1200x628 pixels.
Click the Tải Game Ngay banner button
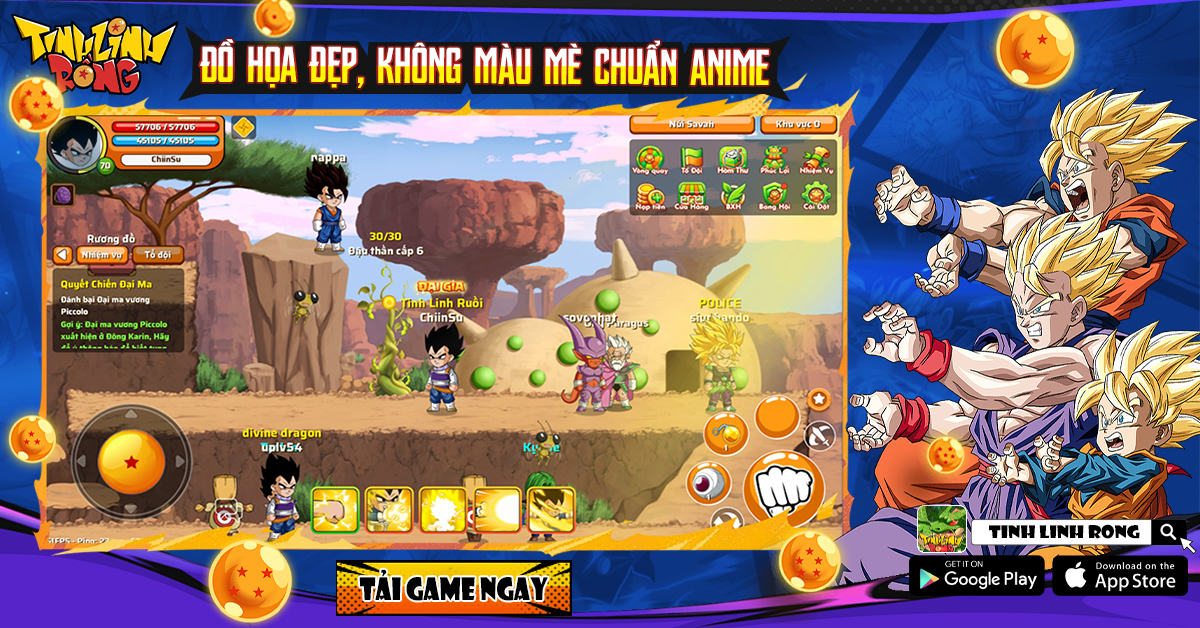pyautogui.click(x=453, y=587)
